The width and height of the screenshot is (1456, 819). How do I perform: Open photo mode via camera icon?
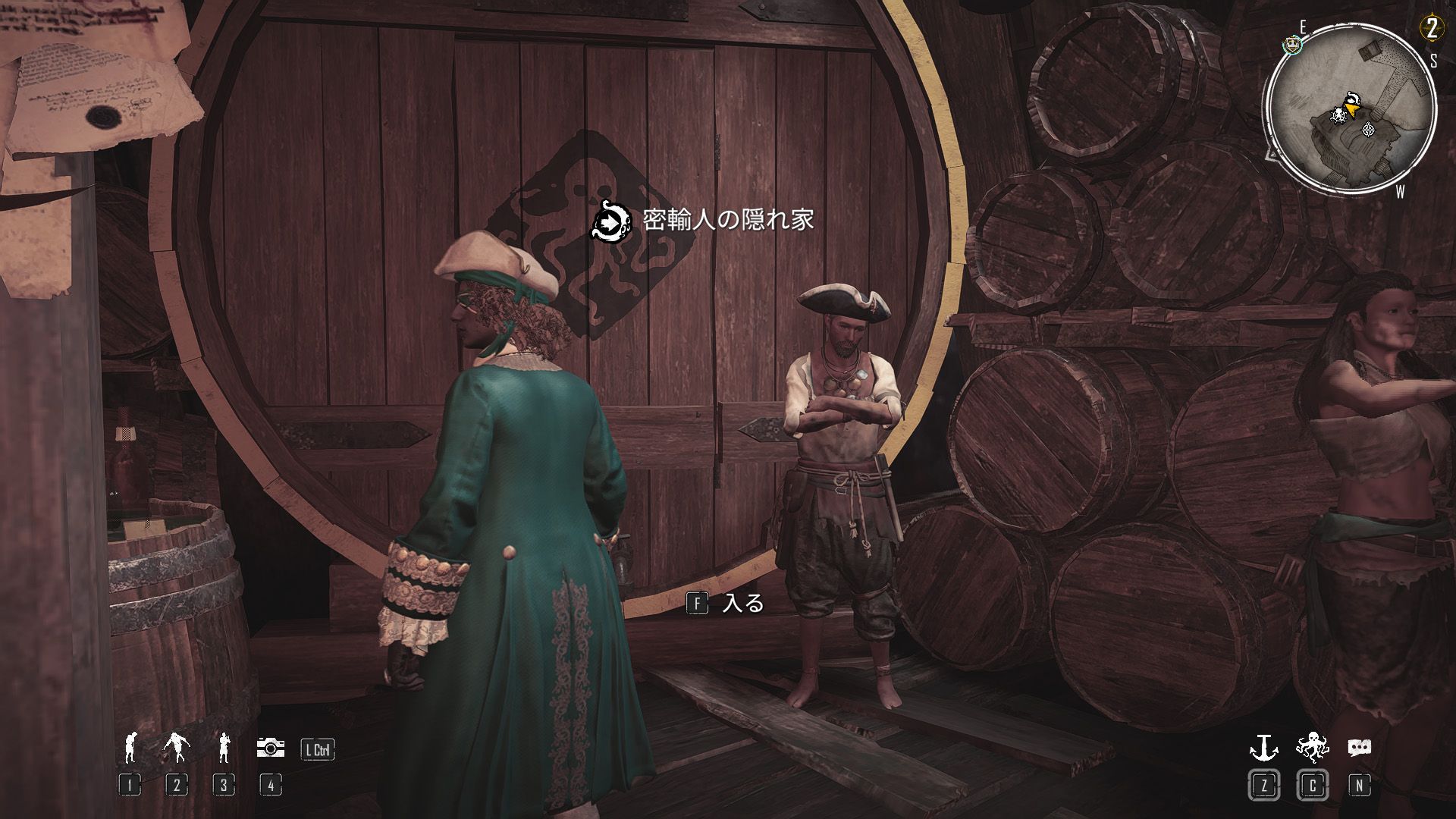click(x=270, y=748)
